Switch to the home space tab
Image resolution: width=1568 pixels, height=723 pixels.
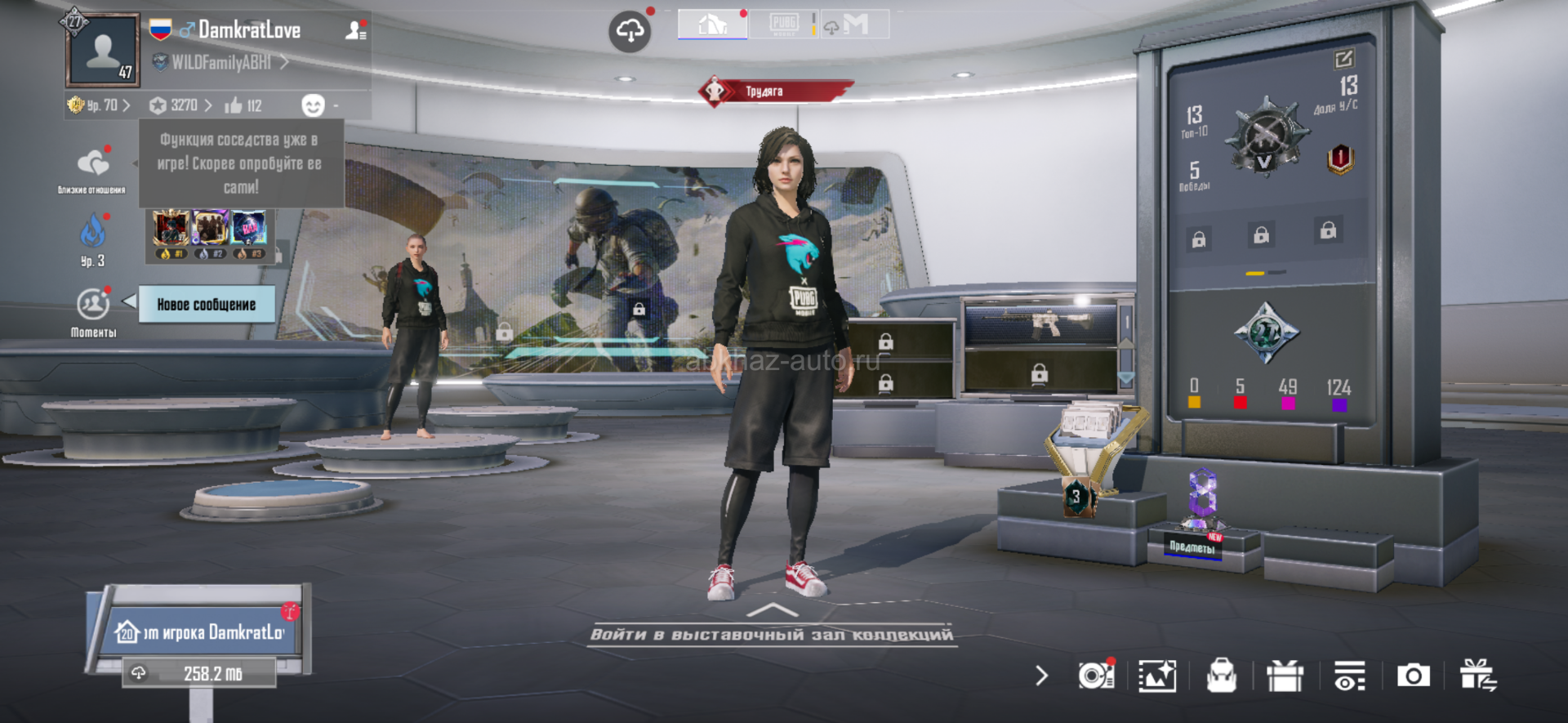[712, 25]
